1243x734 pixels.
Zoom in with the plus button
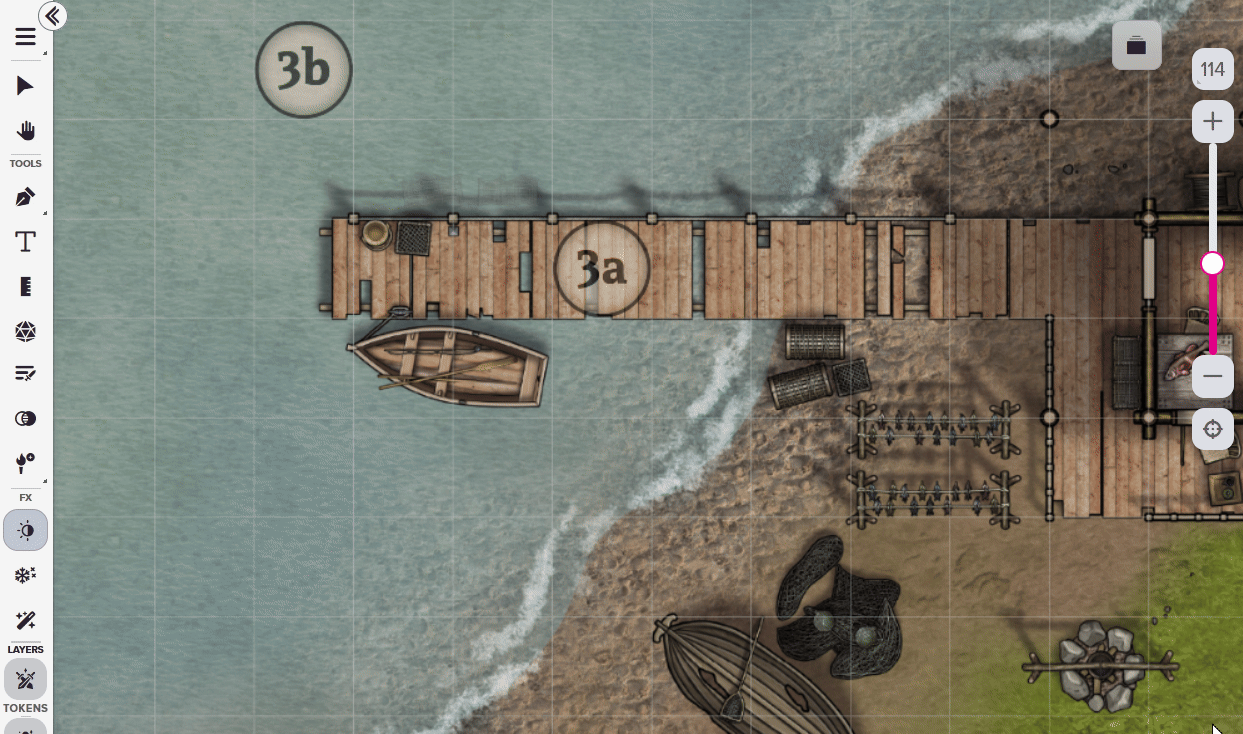click(x=1212, y=122)
